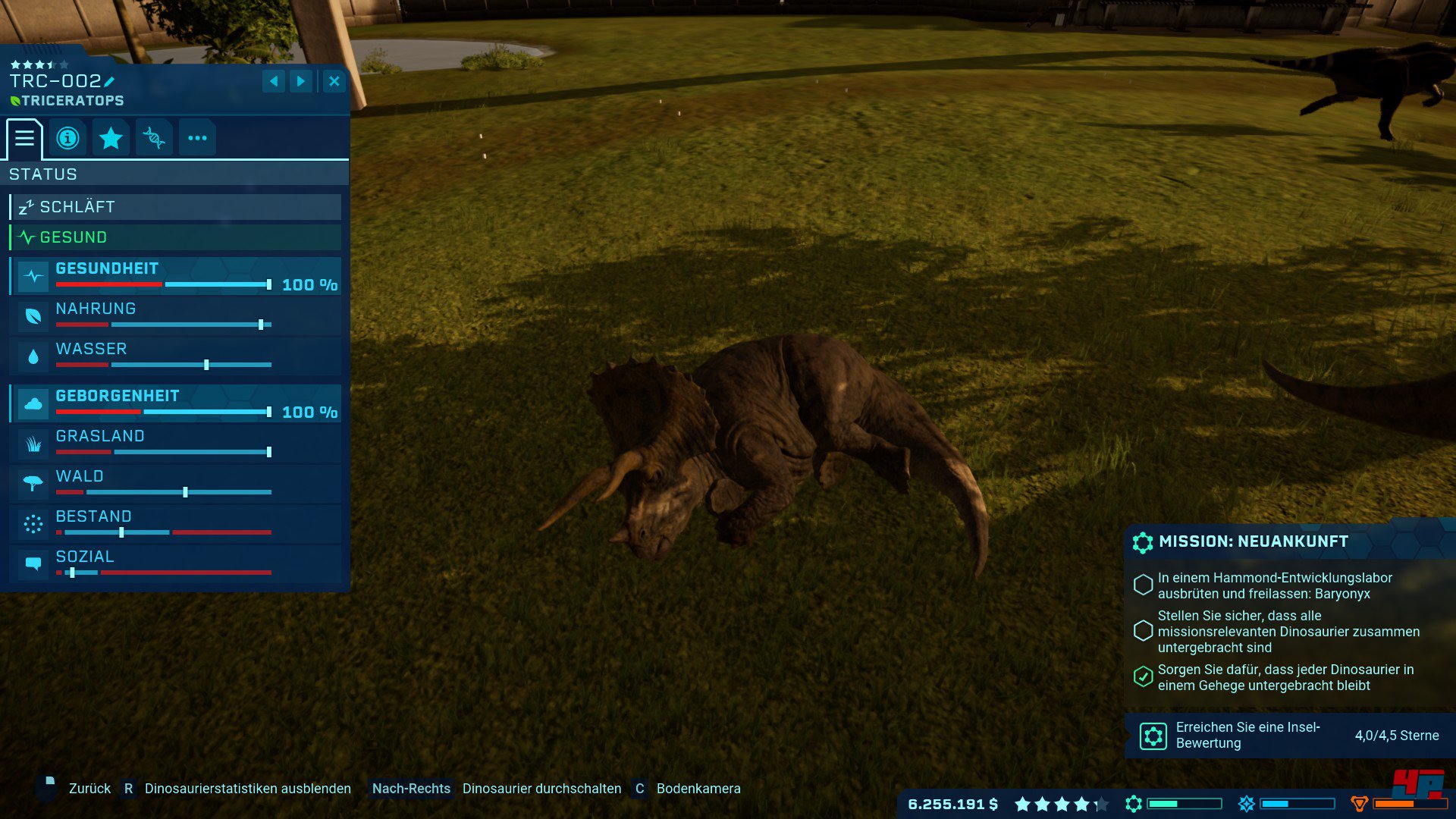Show the DNA genome tab

(x=154, y=138)
